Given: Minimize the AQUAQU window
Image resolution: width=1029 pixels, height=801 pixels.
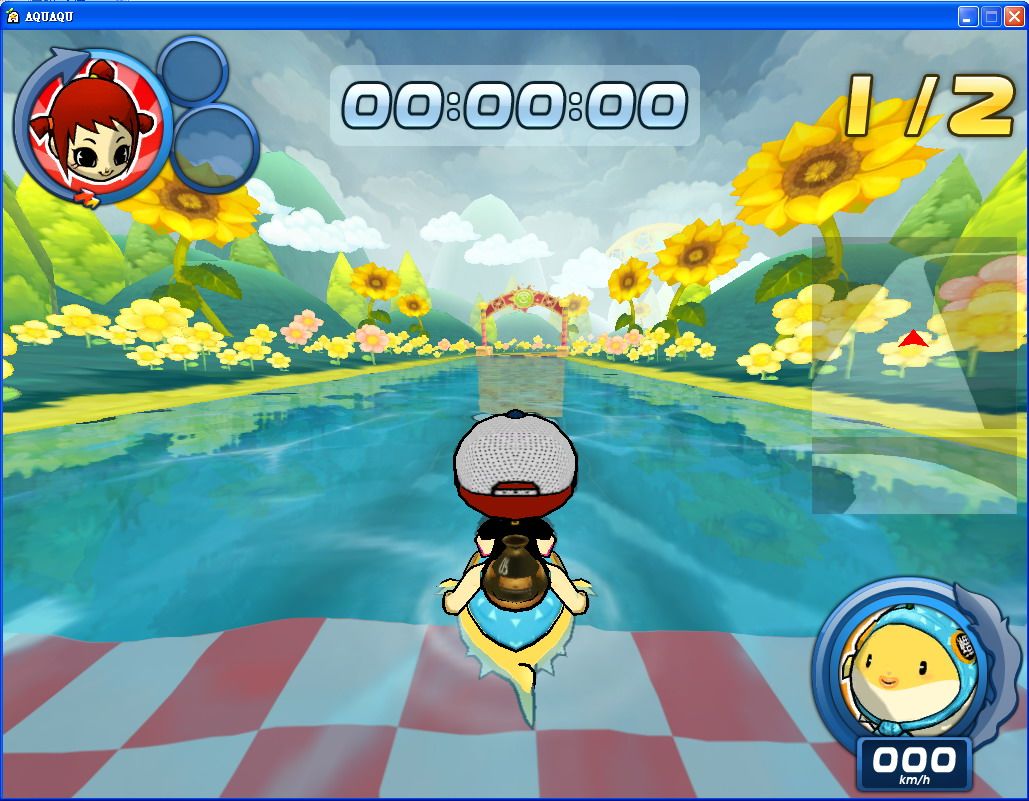Looking at the screenshot, I should [x=968, y=16].
